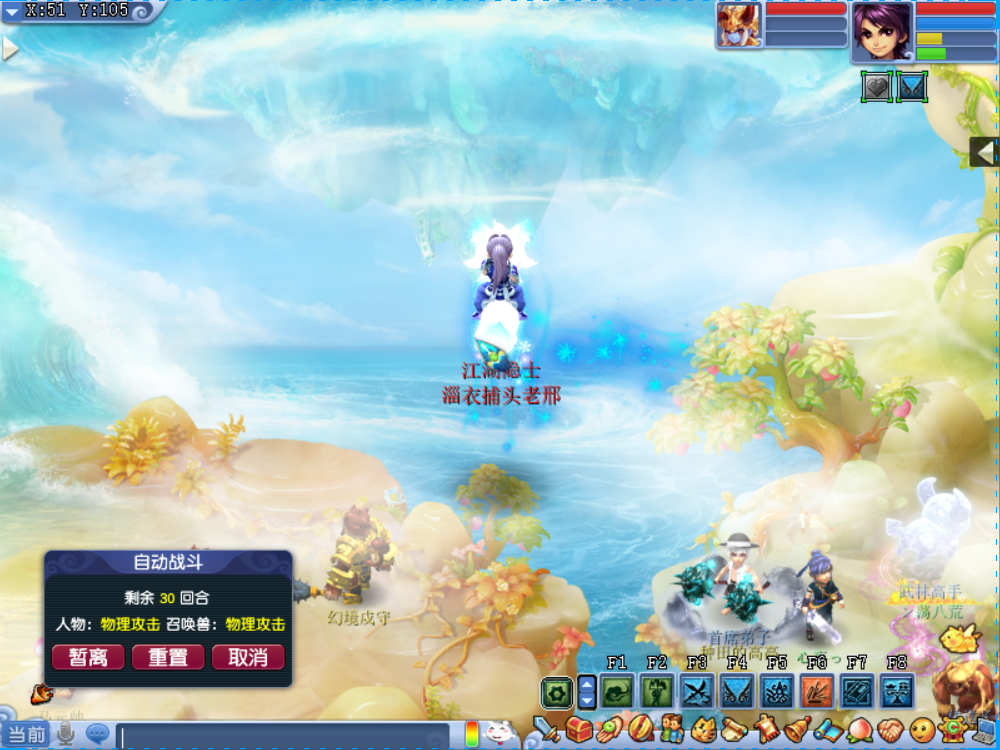Screen dimensions: 1000x750
Task: Click the 暂离 button in auto-battle panel
Action: click(x=88, y=657)
